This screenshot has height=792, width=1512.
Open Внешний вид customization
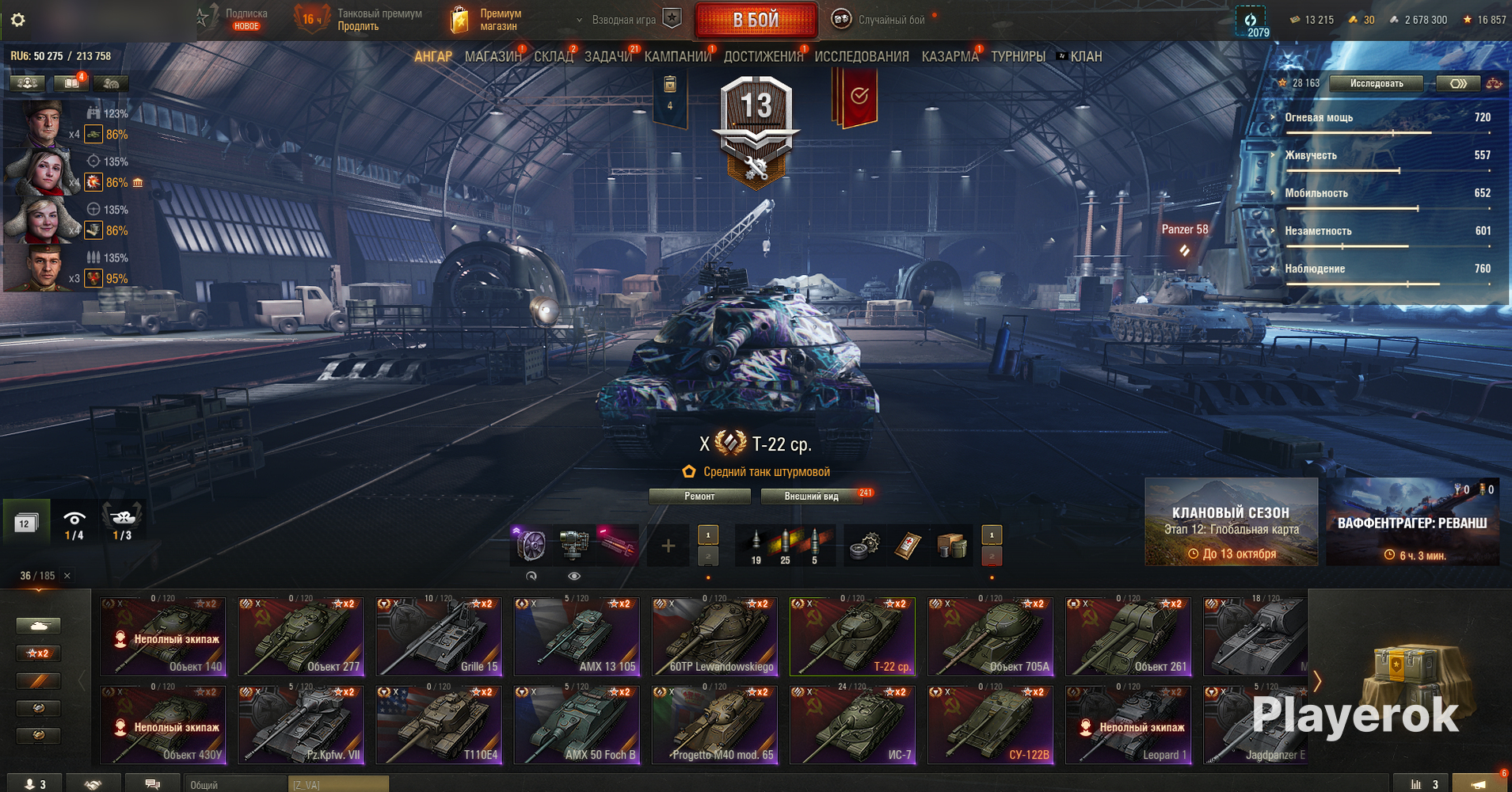[811, 497]
